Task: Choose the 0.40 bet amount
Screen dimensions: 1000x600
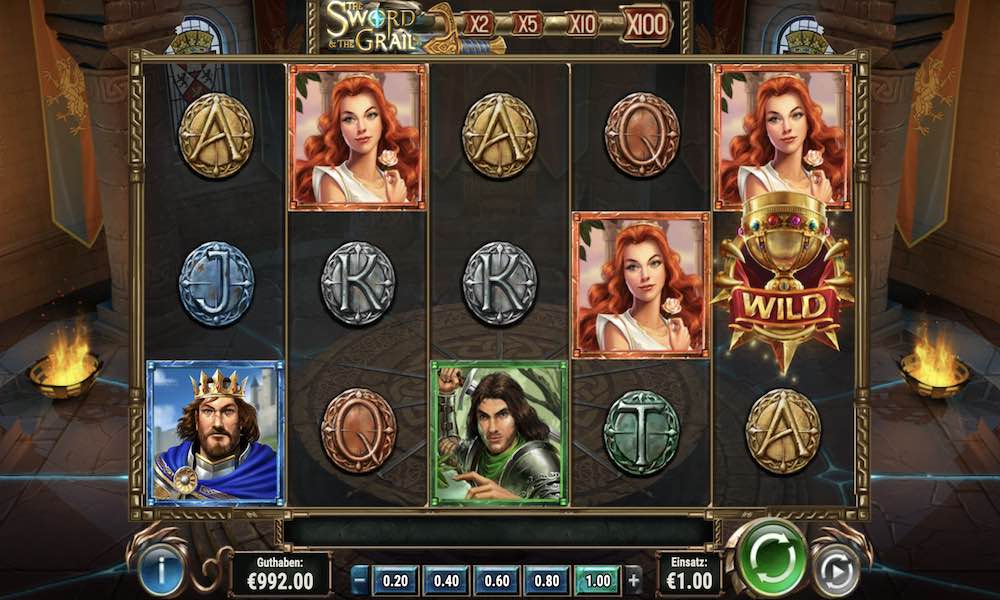Action: [x=446, y=579]
